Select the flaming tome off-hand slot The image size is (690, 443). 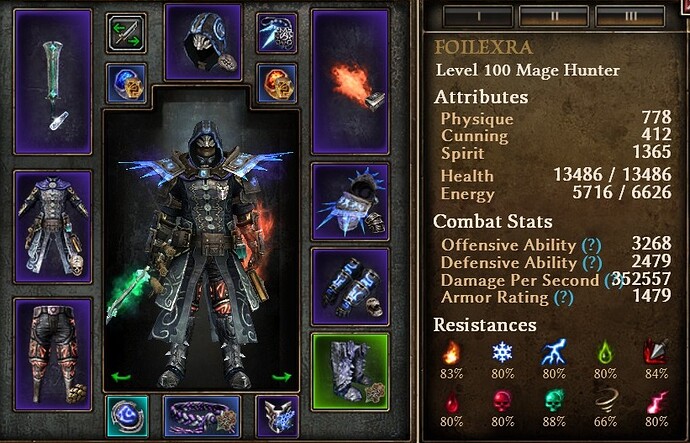click(x=349, y=83)
